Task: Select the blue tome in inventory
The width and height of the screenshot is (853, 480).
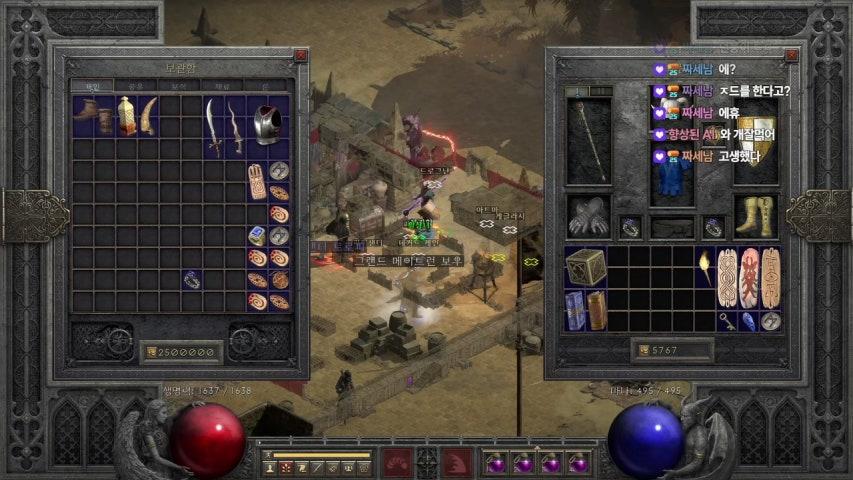Action: [574, 310]
